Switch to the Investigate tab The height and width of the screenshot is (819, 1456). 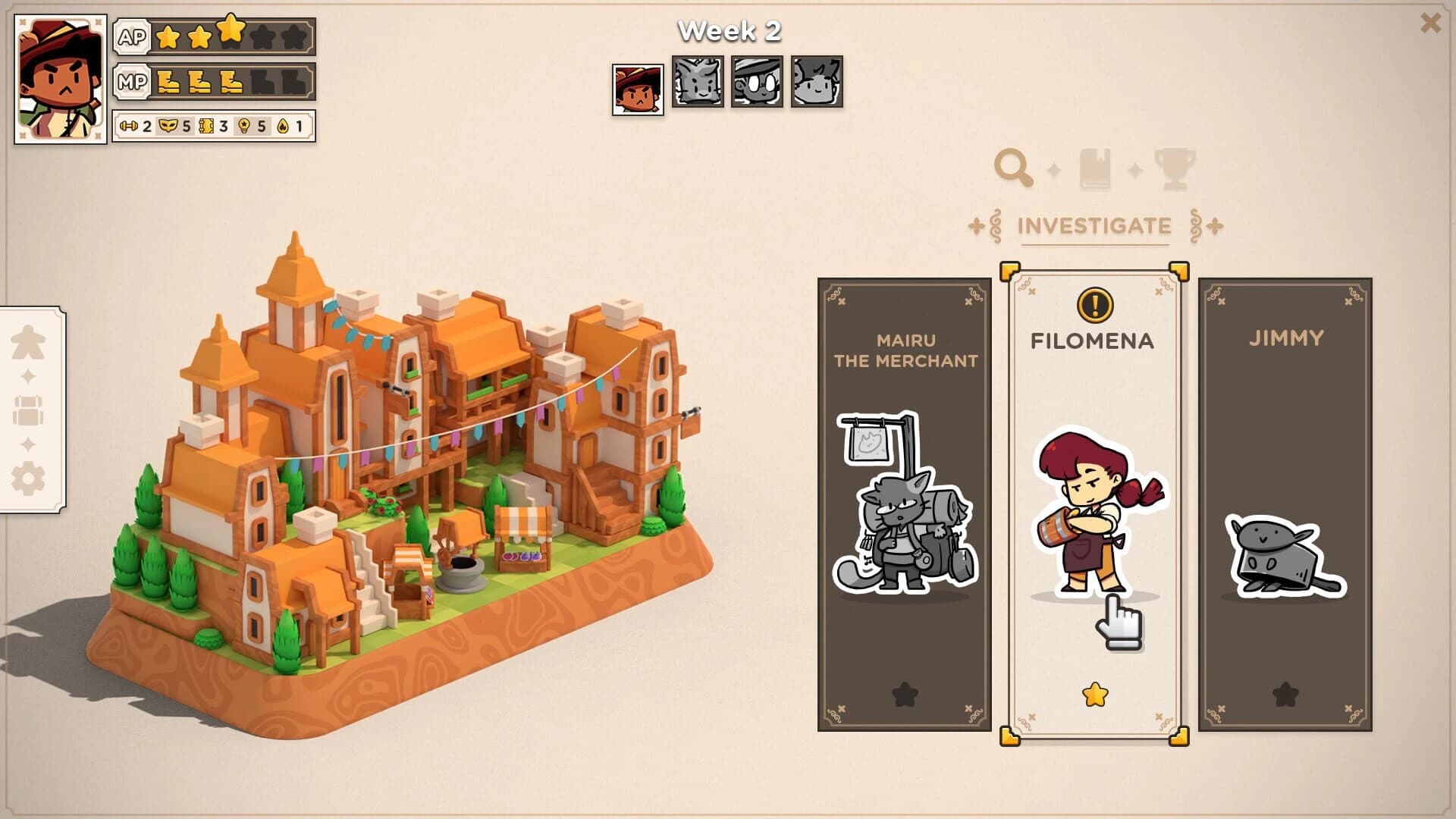[x=1094, y=225]
